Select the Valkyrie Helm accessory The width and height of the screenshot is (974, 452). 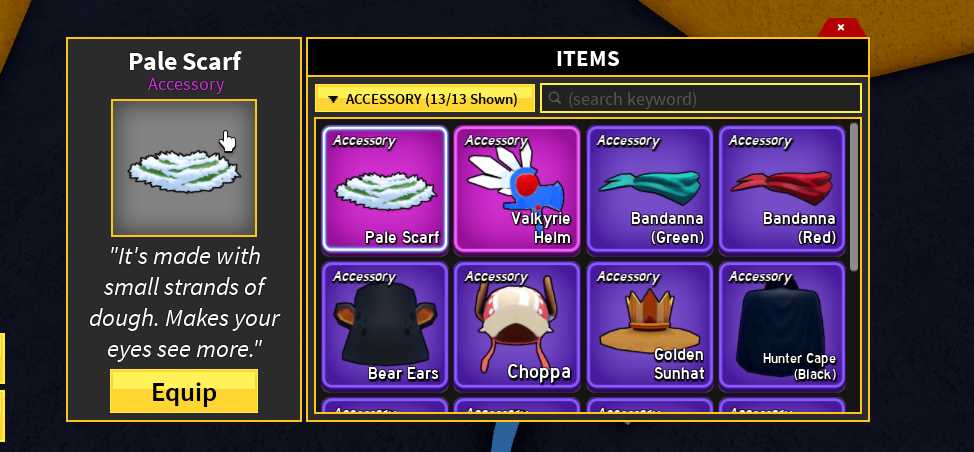pyautogui.click(x=517, y=189)
